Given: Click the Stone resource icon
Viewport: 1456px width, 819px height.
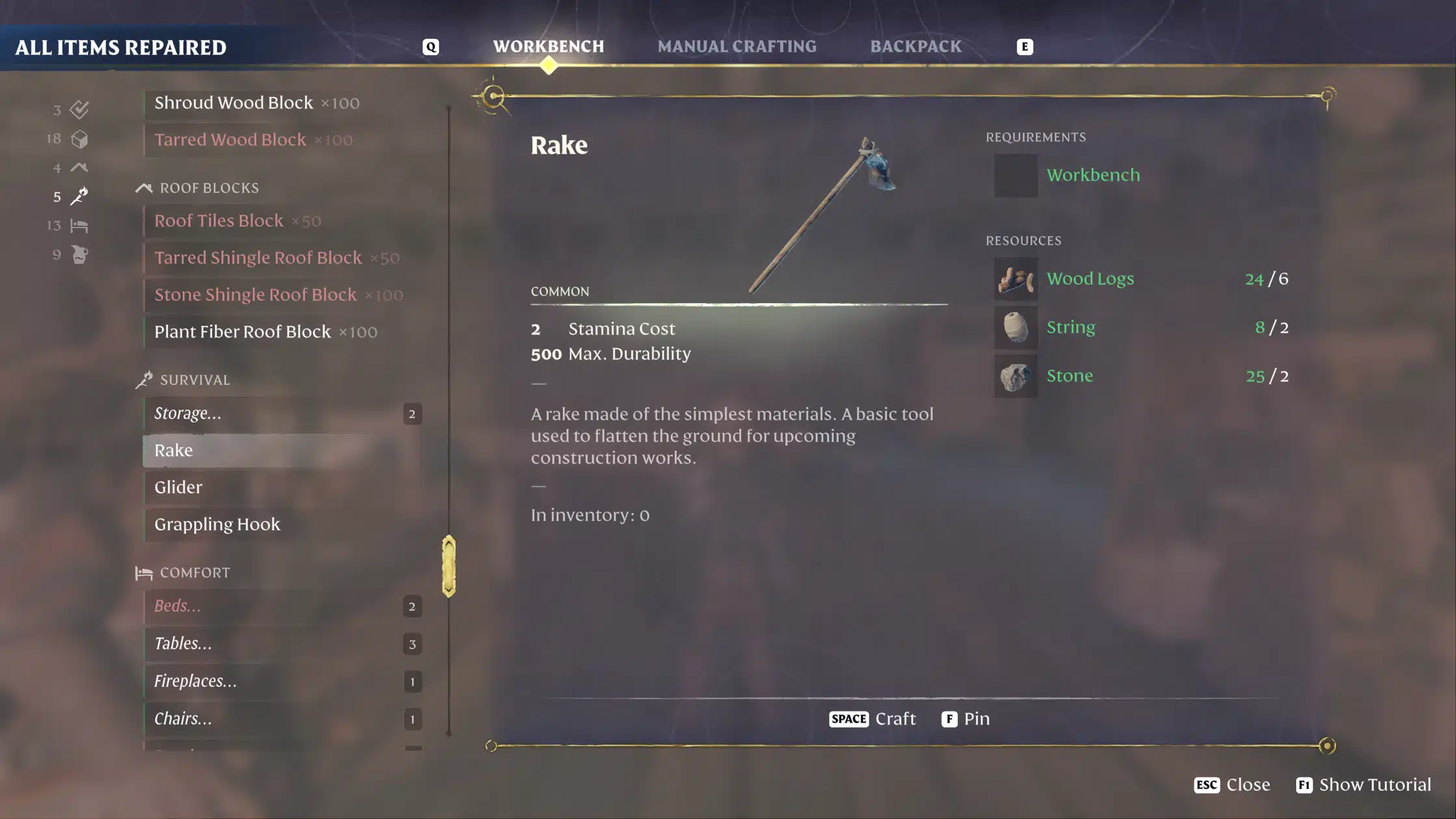Looking at the screenshot, I should click(x=1015, y=376).
